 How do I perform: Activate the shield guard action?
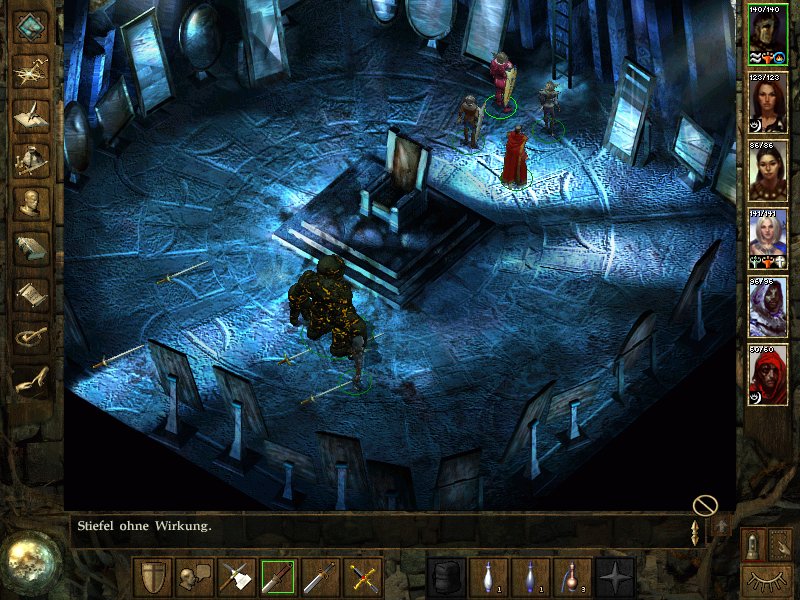(152, 577)
